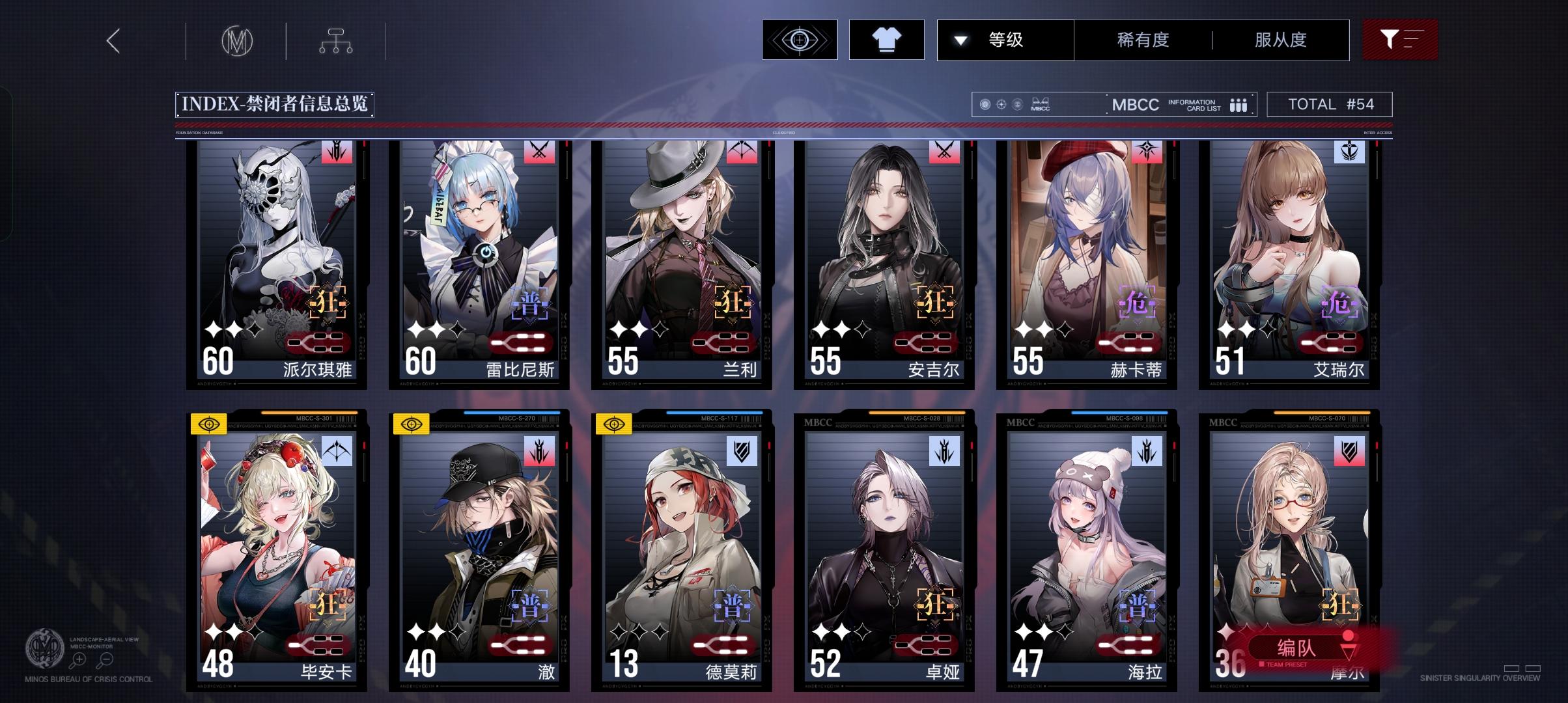Click the crossbow class icon on 兰利's card
The height and width of the screenshot is (703, 1568).
point(743,151)
